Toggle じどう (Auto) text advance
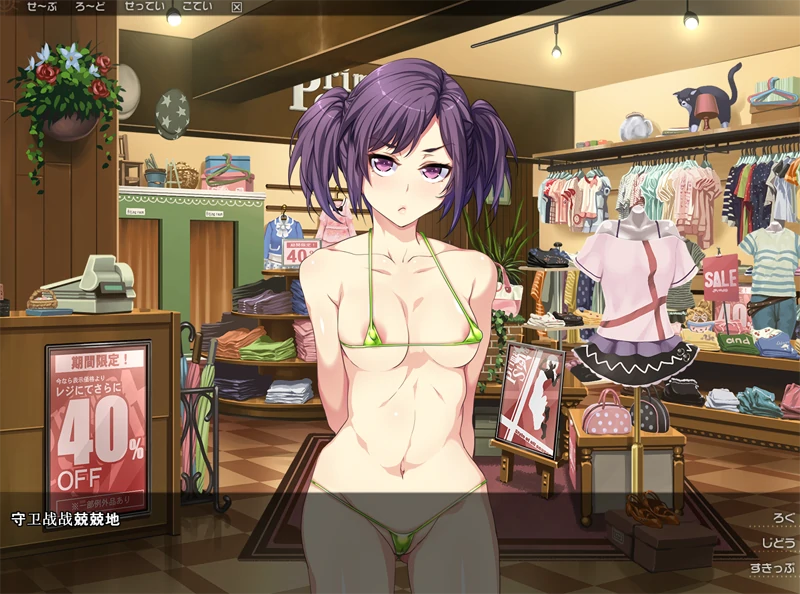 click(778, 543)
